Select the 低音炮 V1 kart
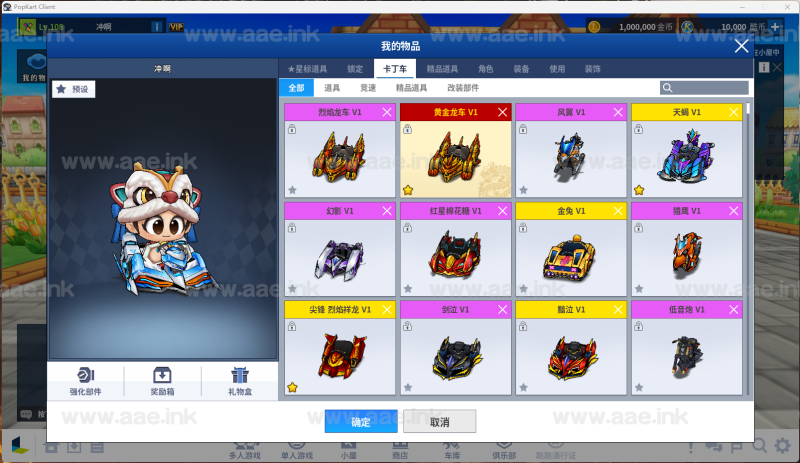Image resolution: width=800 pixels, height=463 pixels. [686, 346]
